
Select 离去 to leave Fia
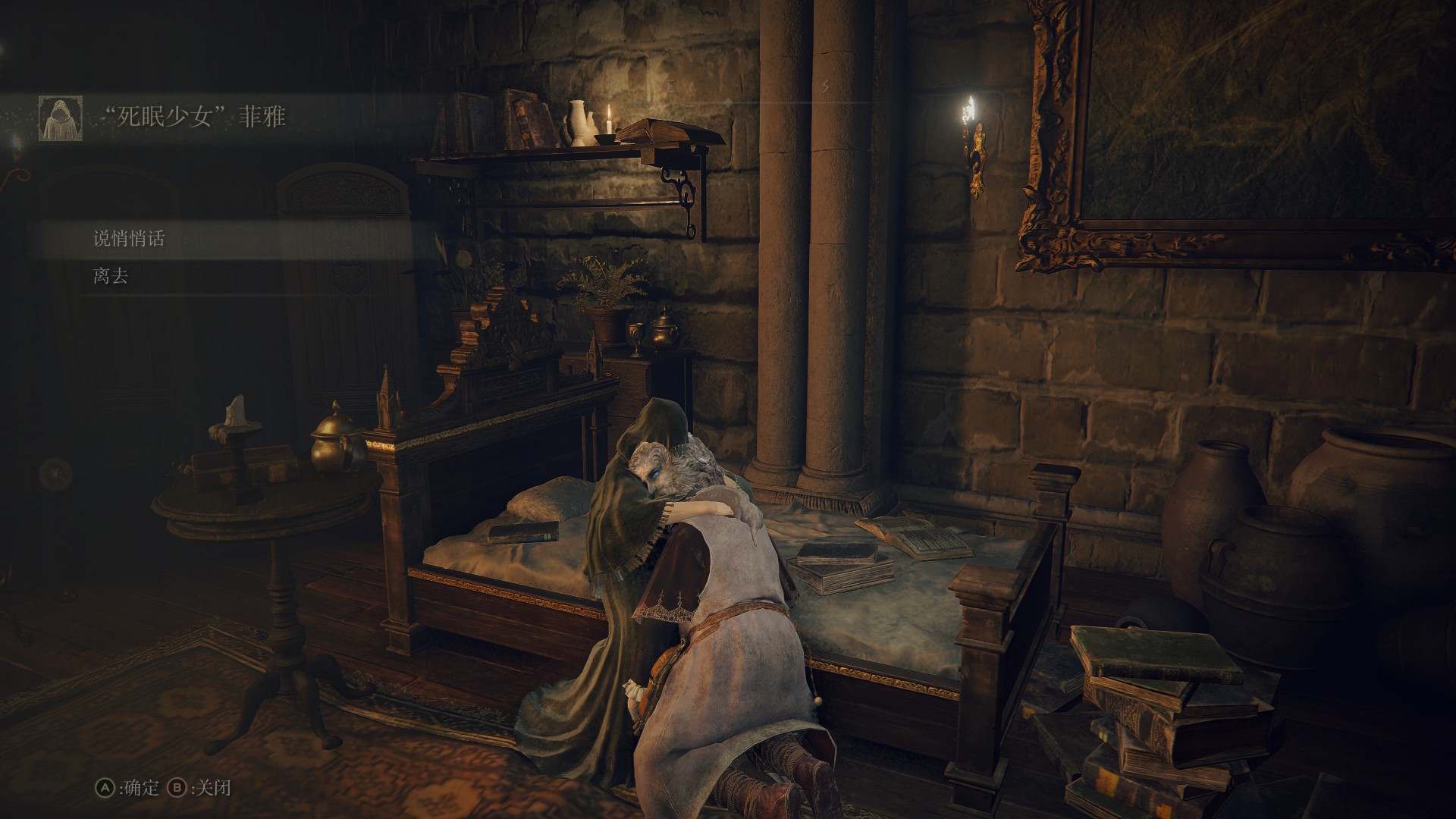[x=111, y=276]
